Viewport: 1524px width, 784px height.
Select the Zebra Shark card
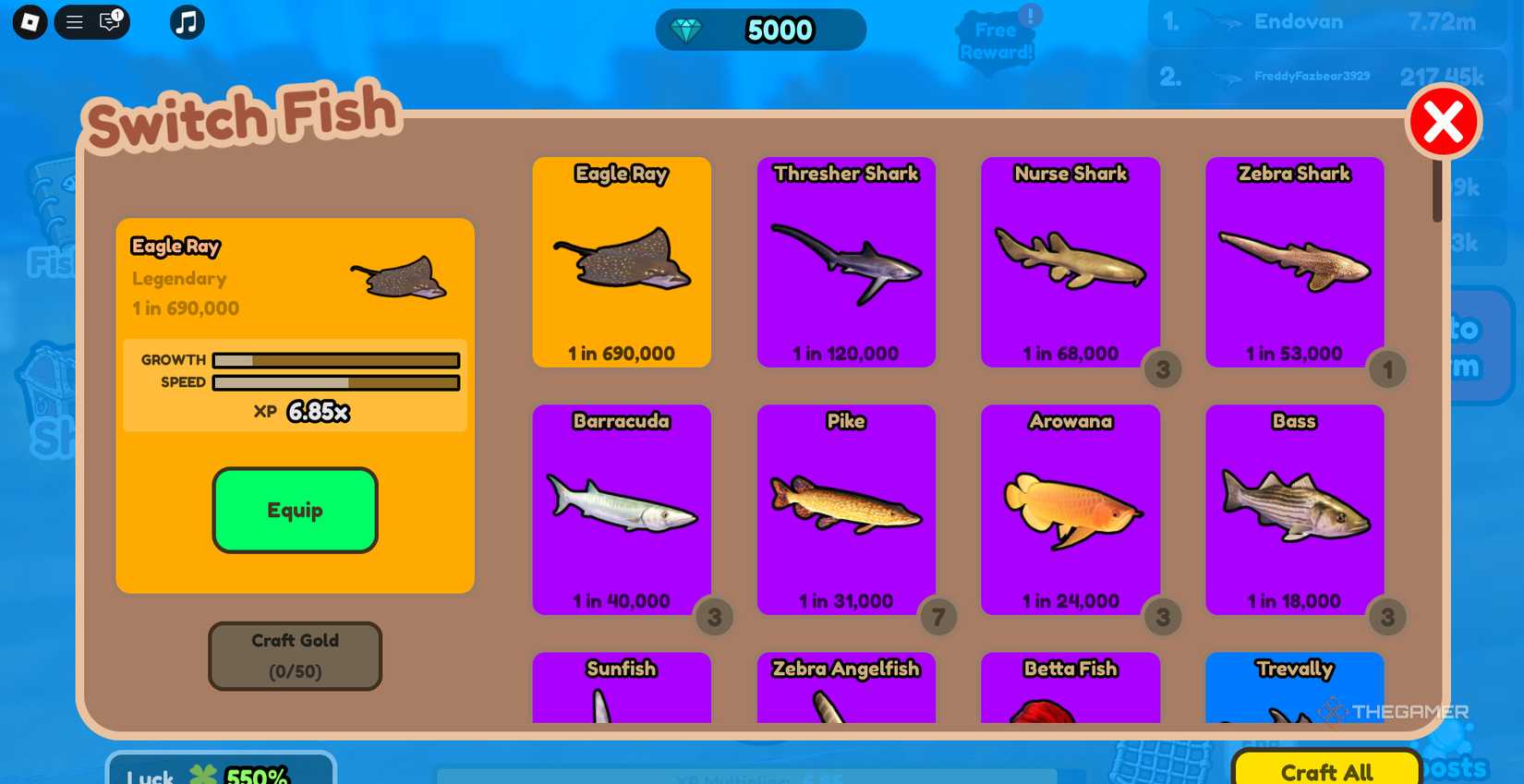click(x=1294, y=262)
